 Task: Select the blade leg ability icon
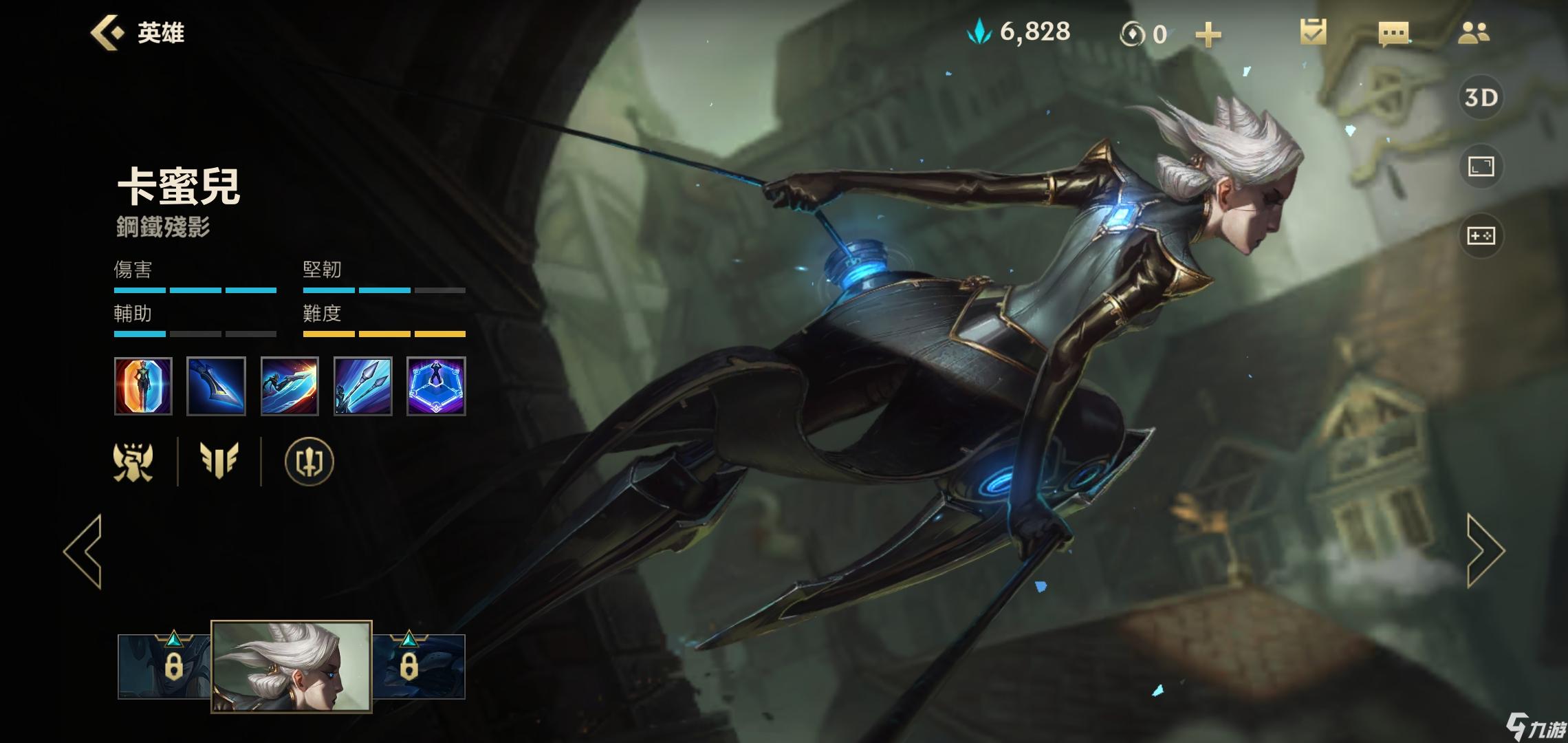[216, 386]
